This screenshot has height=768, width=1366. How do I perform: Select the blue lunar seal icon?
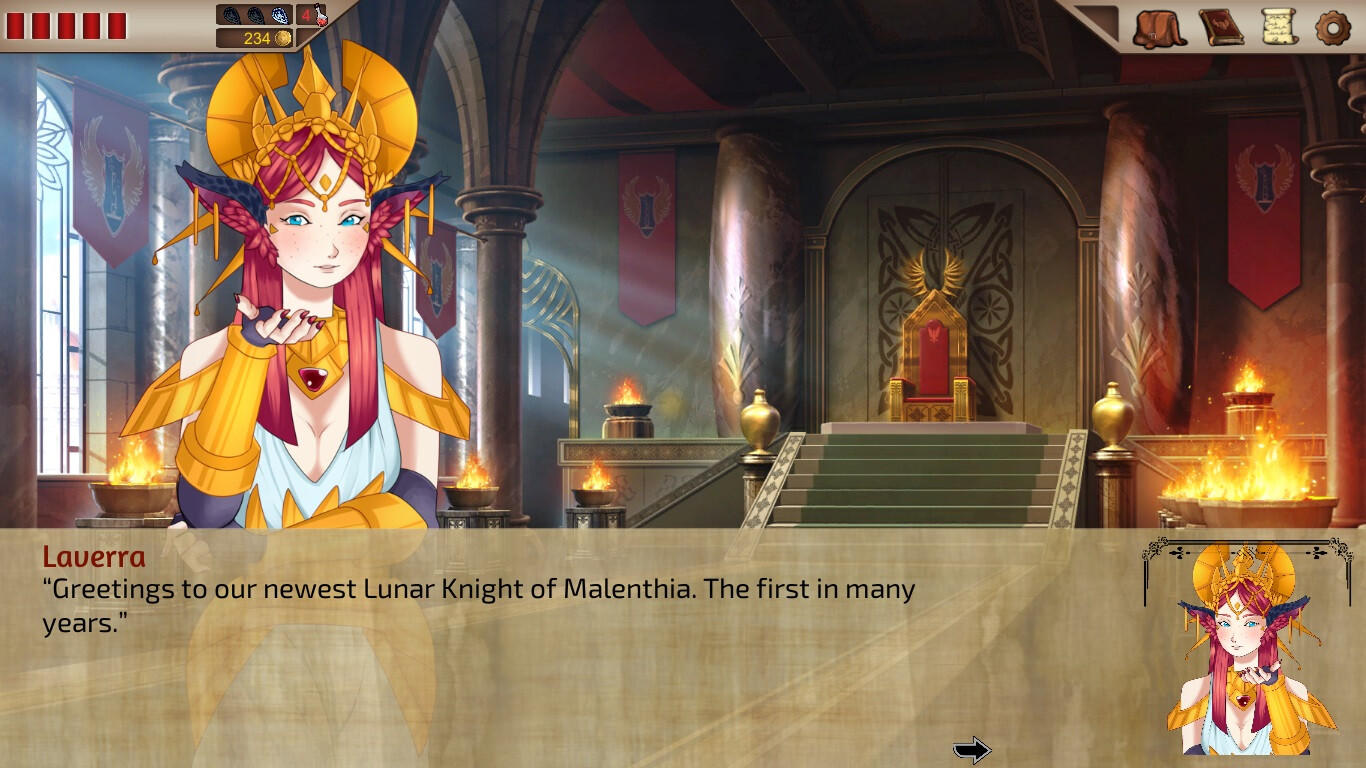pyautogui.click(x=280, y=15)
